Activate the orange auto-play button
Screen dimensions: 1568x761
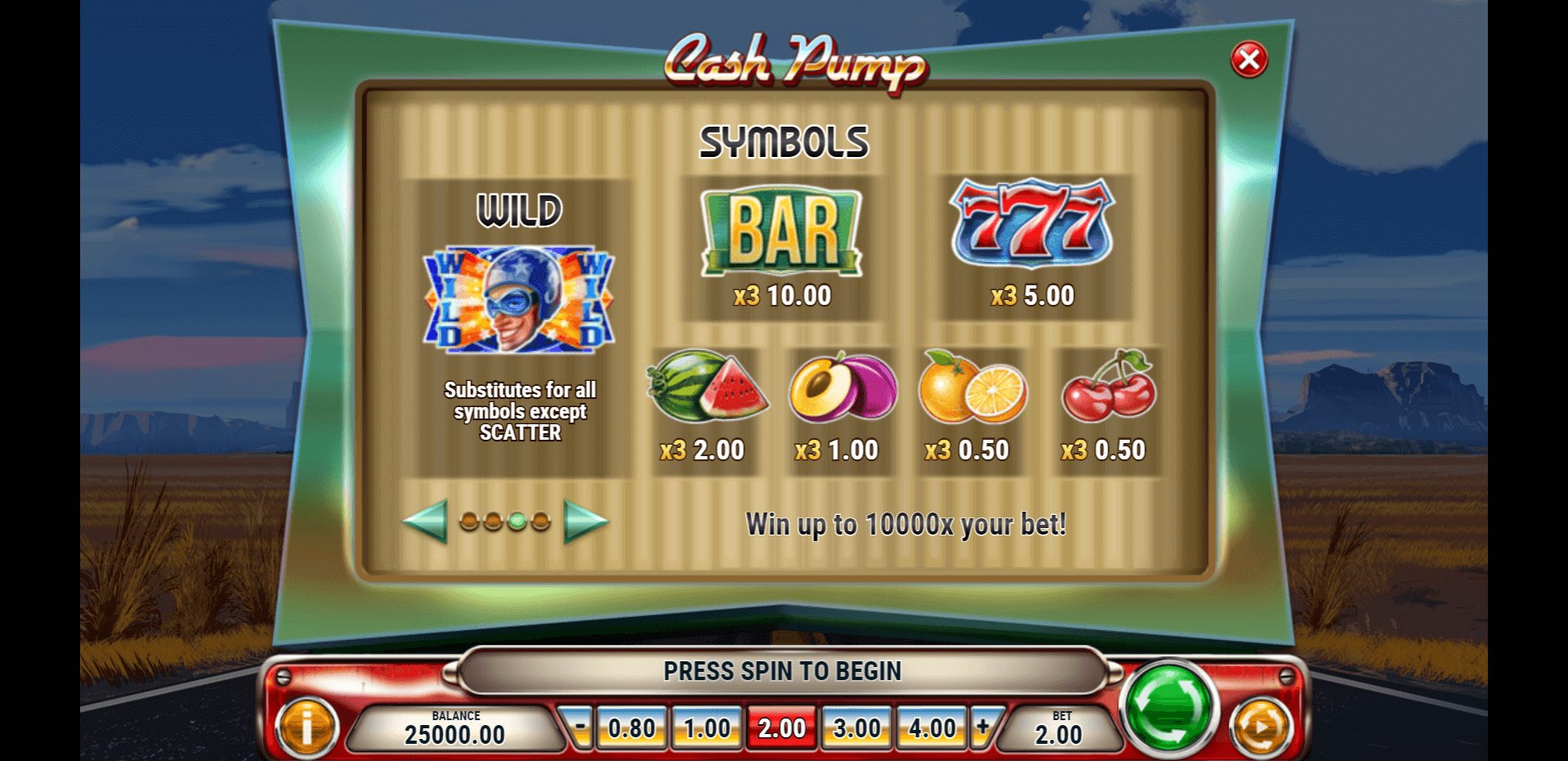(1261, 727)
